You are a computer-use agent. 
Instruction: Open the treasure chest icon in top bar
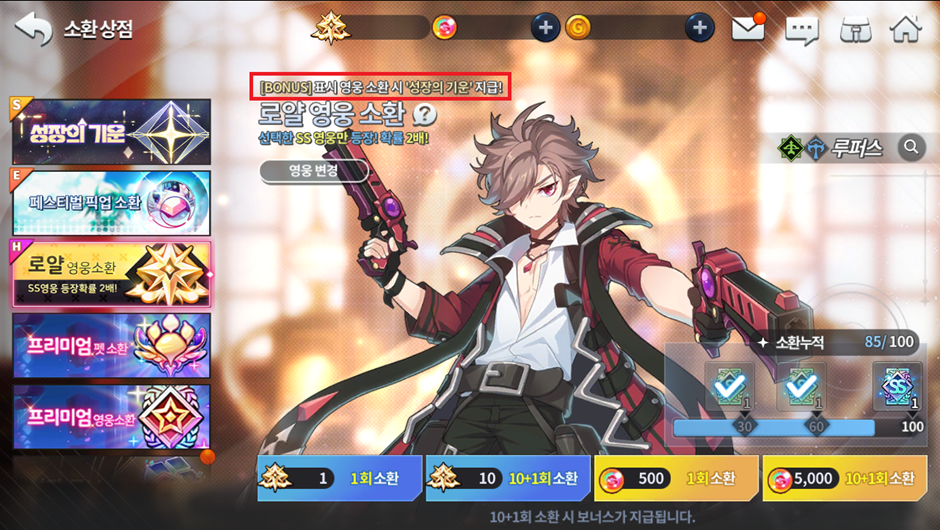tap(853, 29)
